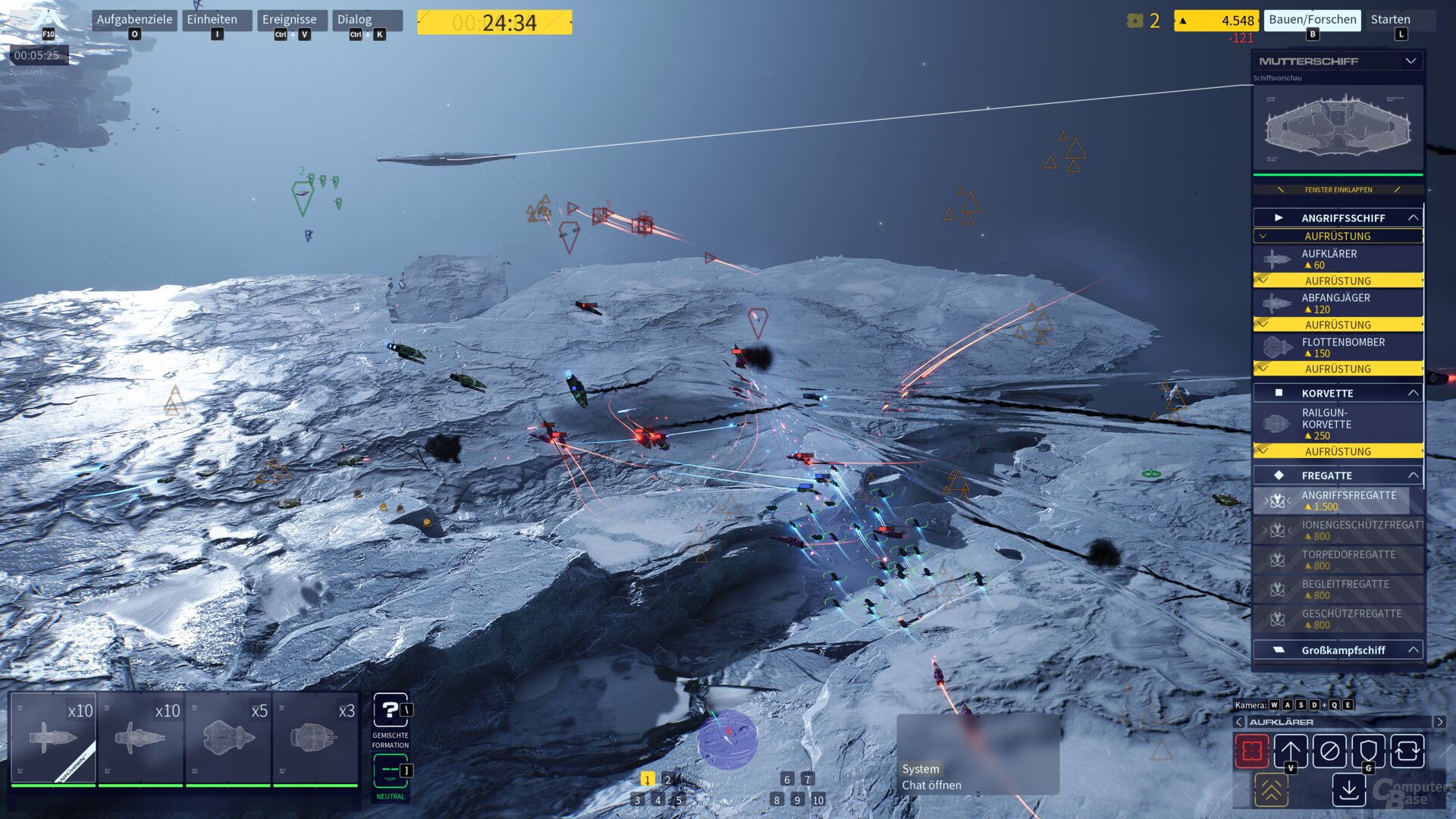Click the hold-fire prohibition icon
This screenshot has height=819, width=1456.
[1329, 751]
